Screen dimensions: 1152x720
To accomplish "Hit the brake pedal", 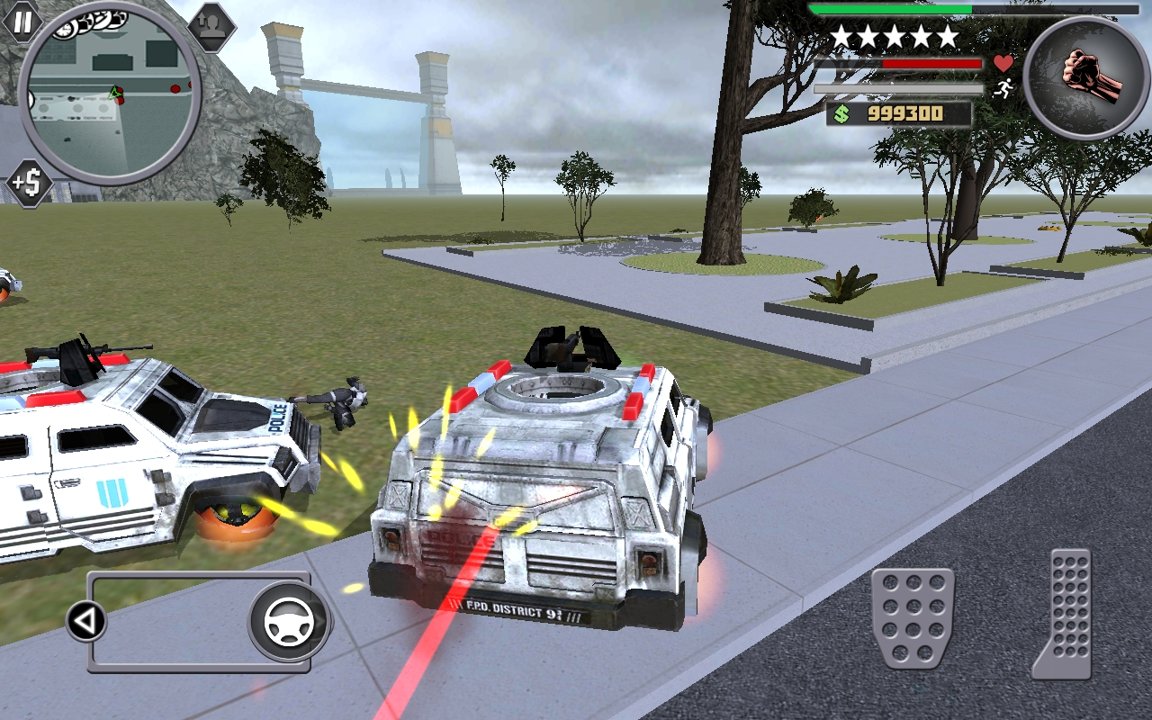I will click(912, 617).
